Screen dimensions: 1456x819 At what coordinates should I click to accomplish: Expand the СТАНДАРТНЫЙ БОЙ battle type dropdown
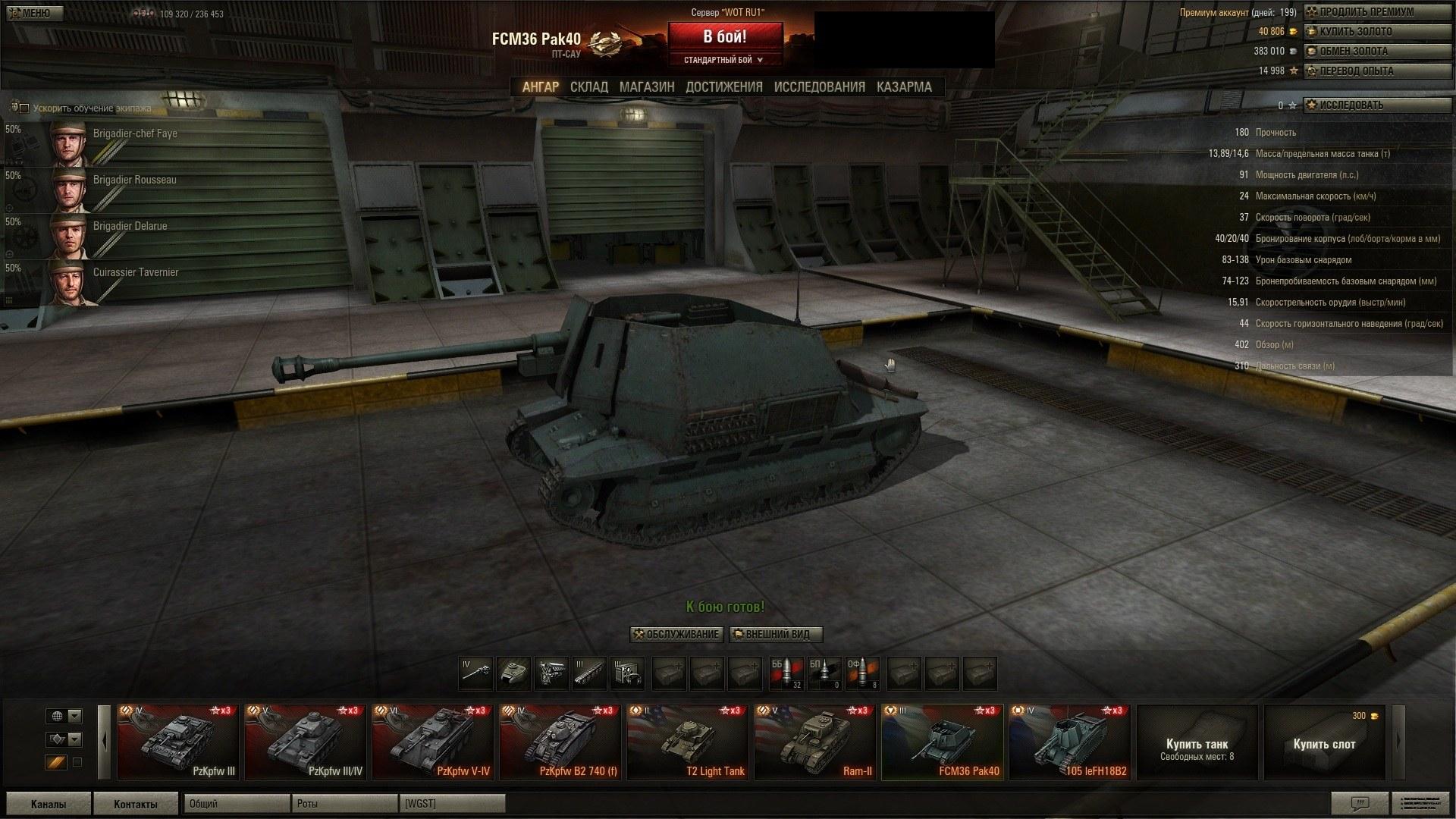(x=723, y=60)
